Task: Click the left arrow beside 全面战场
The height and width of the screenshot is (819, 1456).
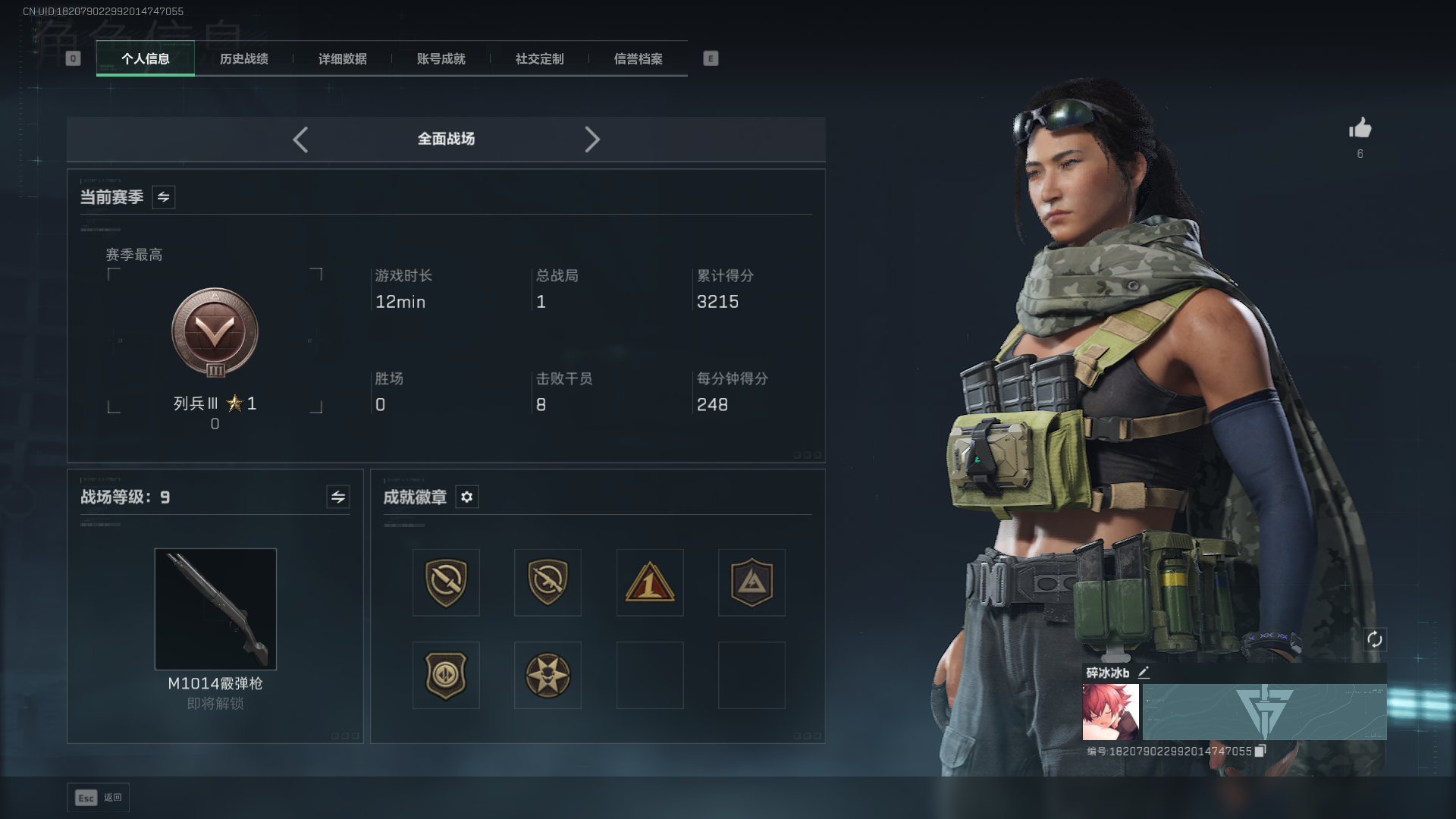Action: (300, 140)
